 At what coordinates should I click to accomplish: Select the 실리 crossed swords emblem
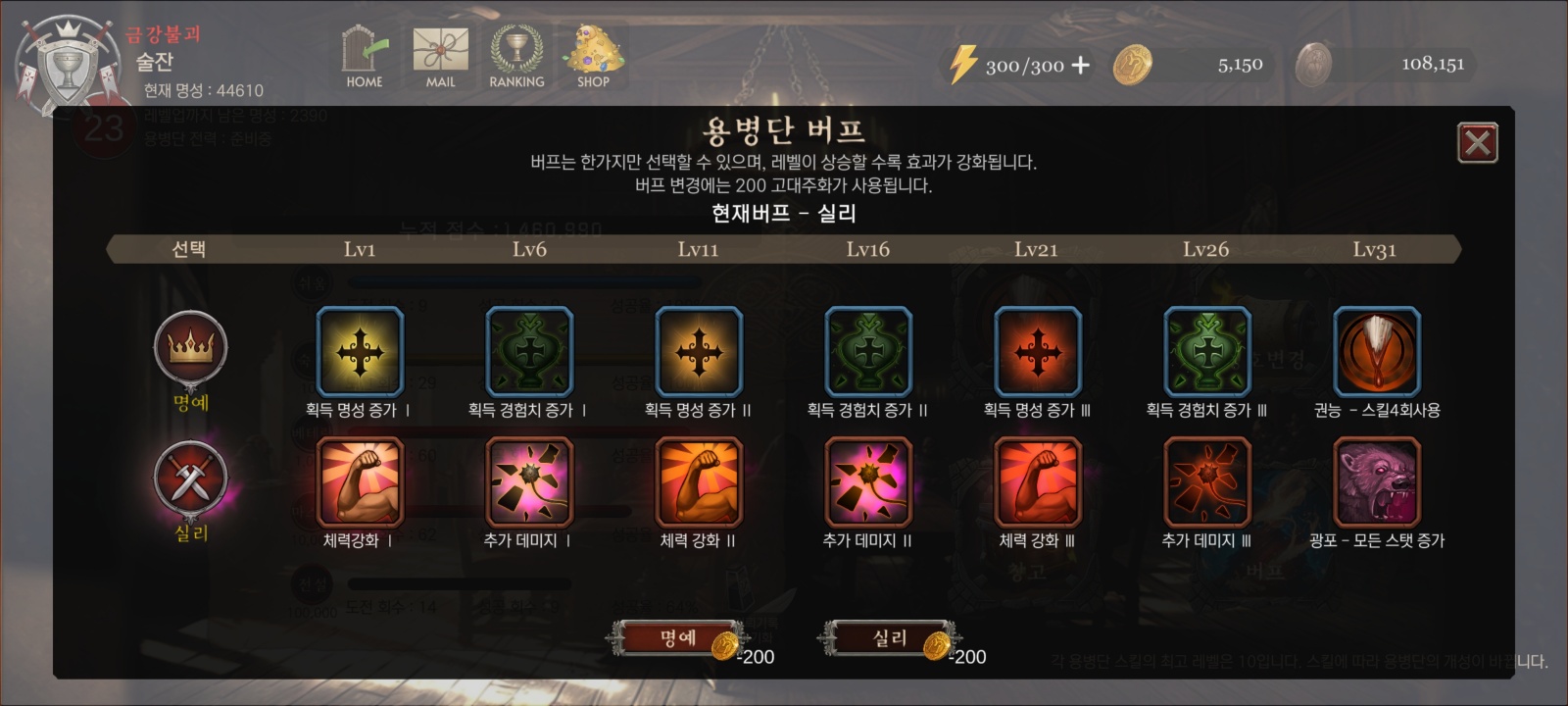click(191, 479)
